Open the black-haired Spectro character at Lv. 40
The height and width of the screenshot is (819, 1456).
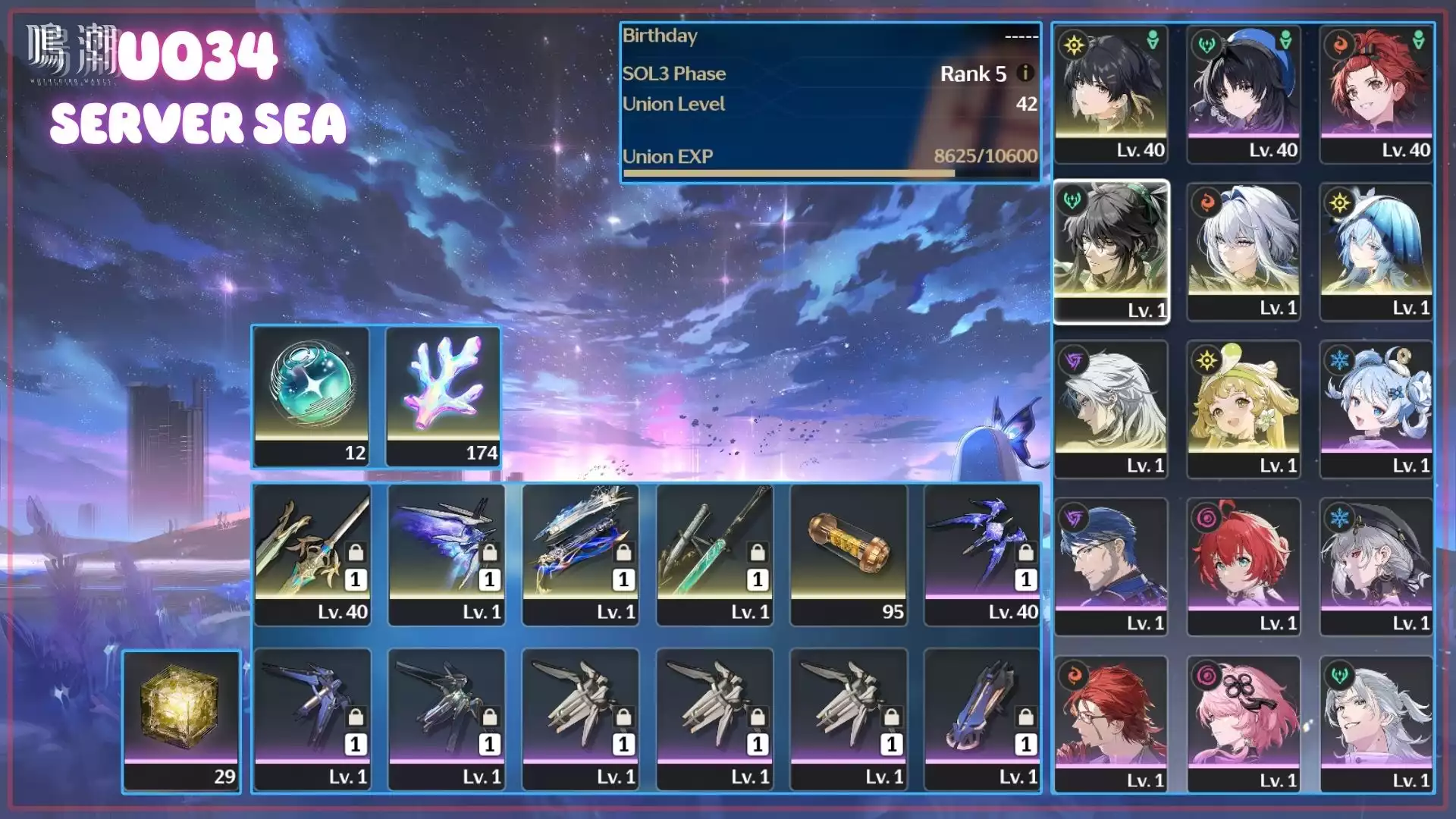(1110, 93)
